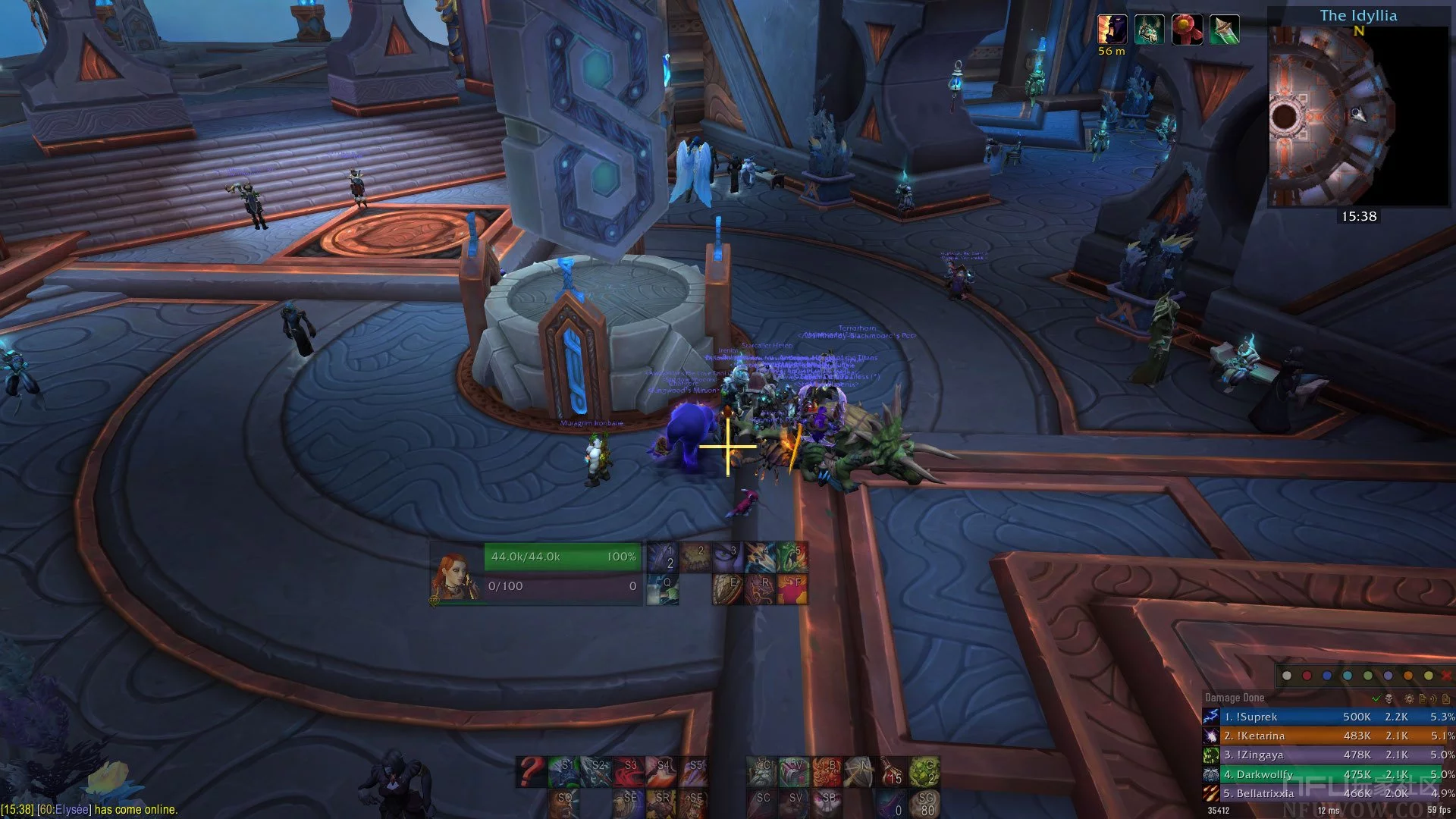Click the green flask buff icon
This screenshot has height=819, width=1456.
[x=1224, y=30]
